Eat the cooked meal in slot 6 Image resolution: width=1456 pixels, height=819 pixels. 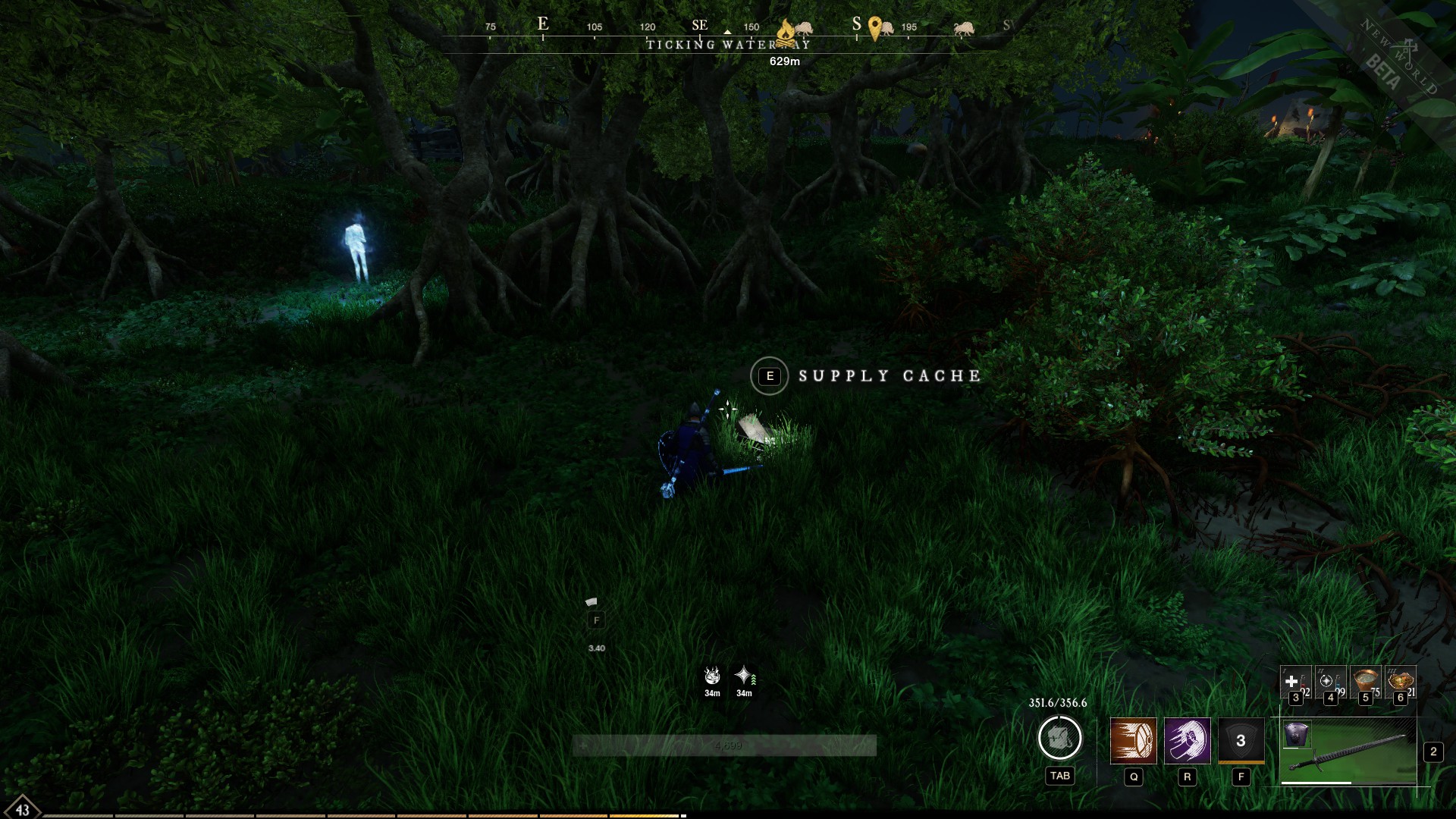1399,681
